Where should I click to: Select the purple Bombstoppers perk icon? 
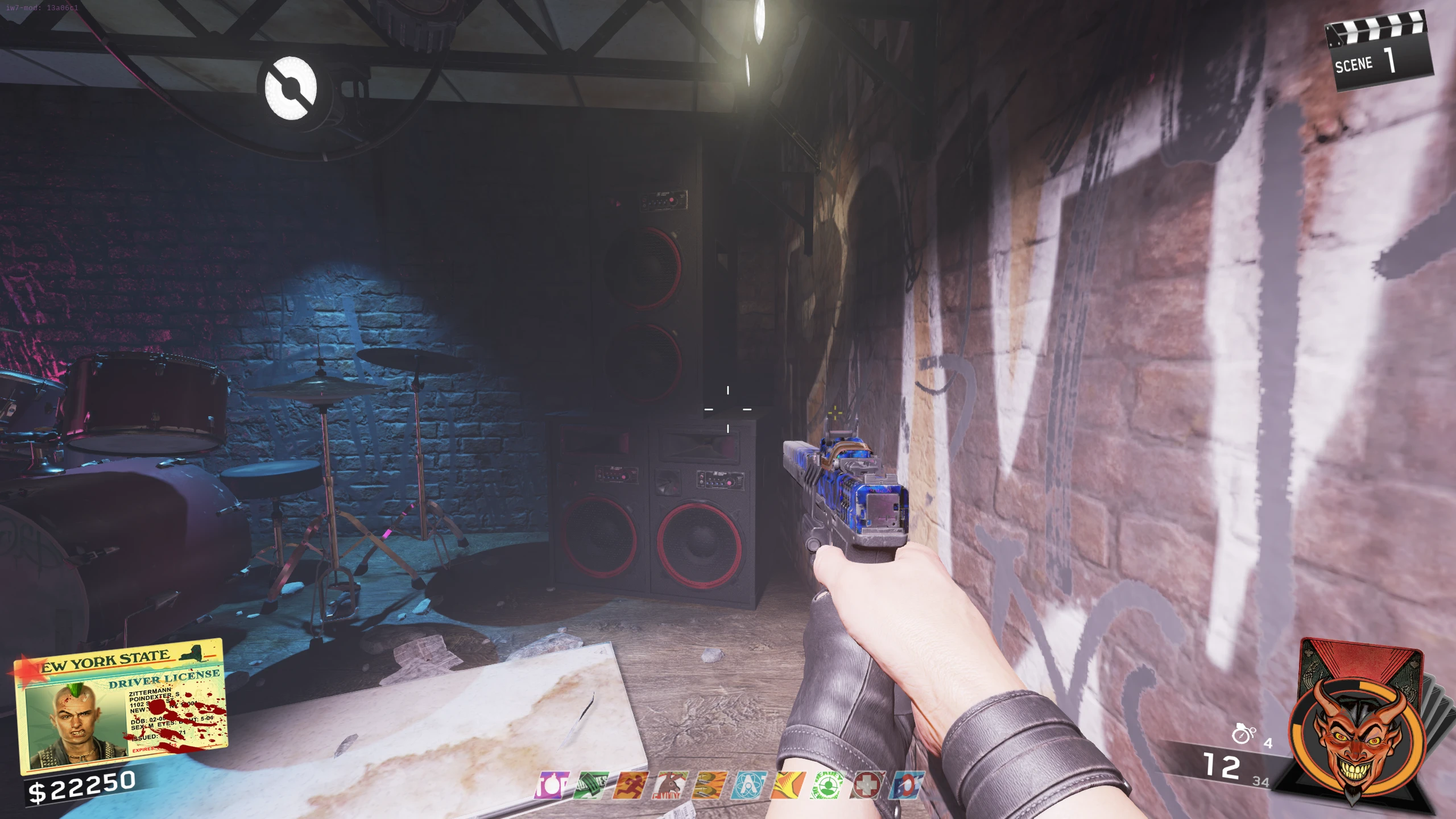click(551, 786)
